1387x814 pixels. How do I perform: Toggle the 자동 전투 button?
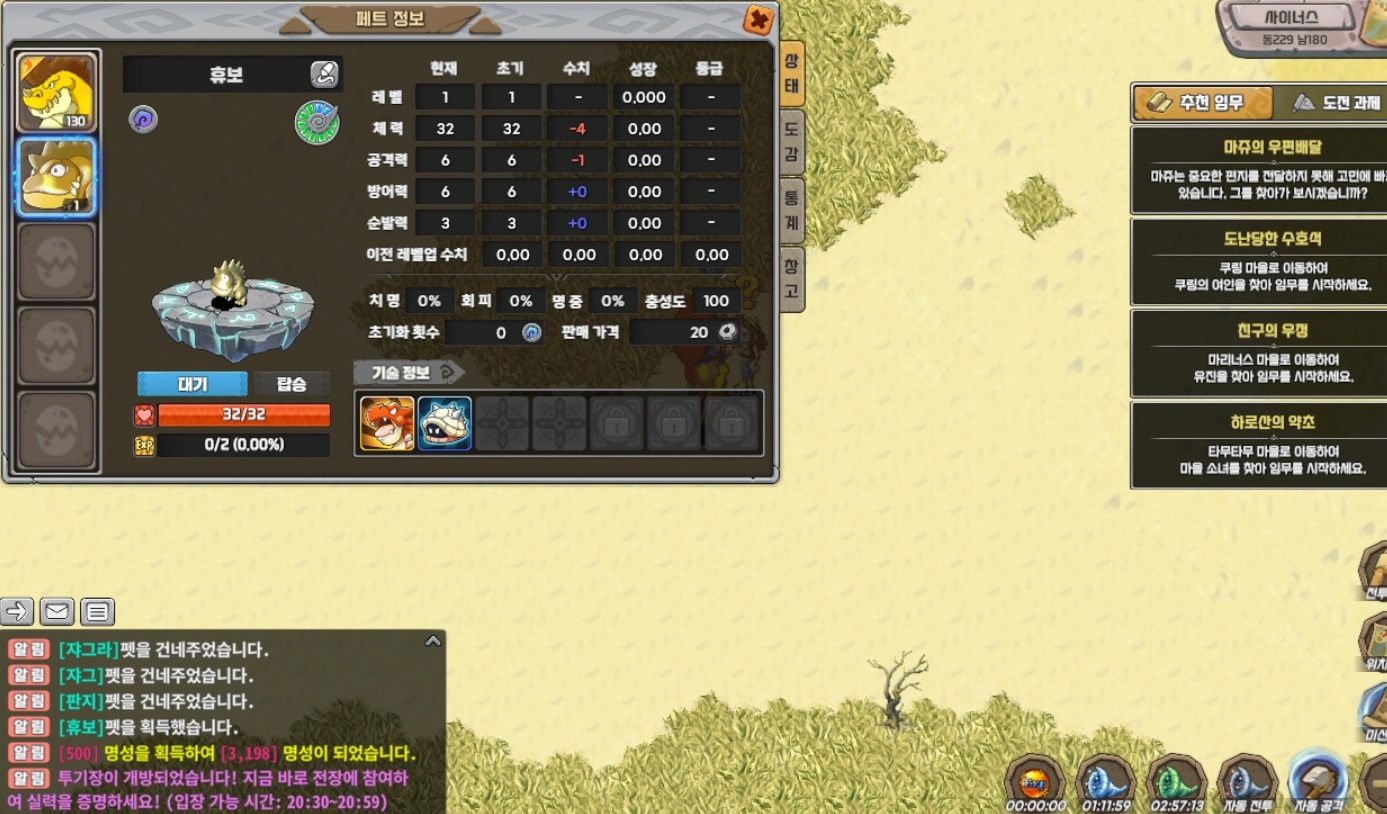point(1247,783)
